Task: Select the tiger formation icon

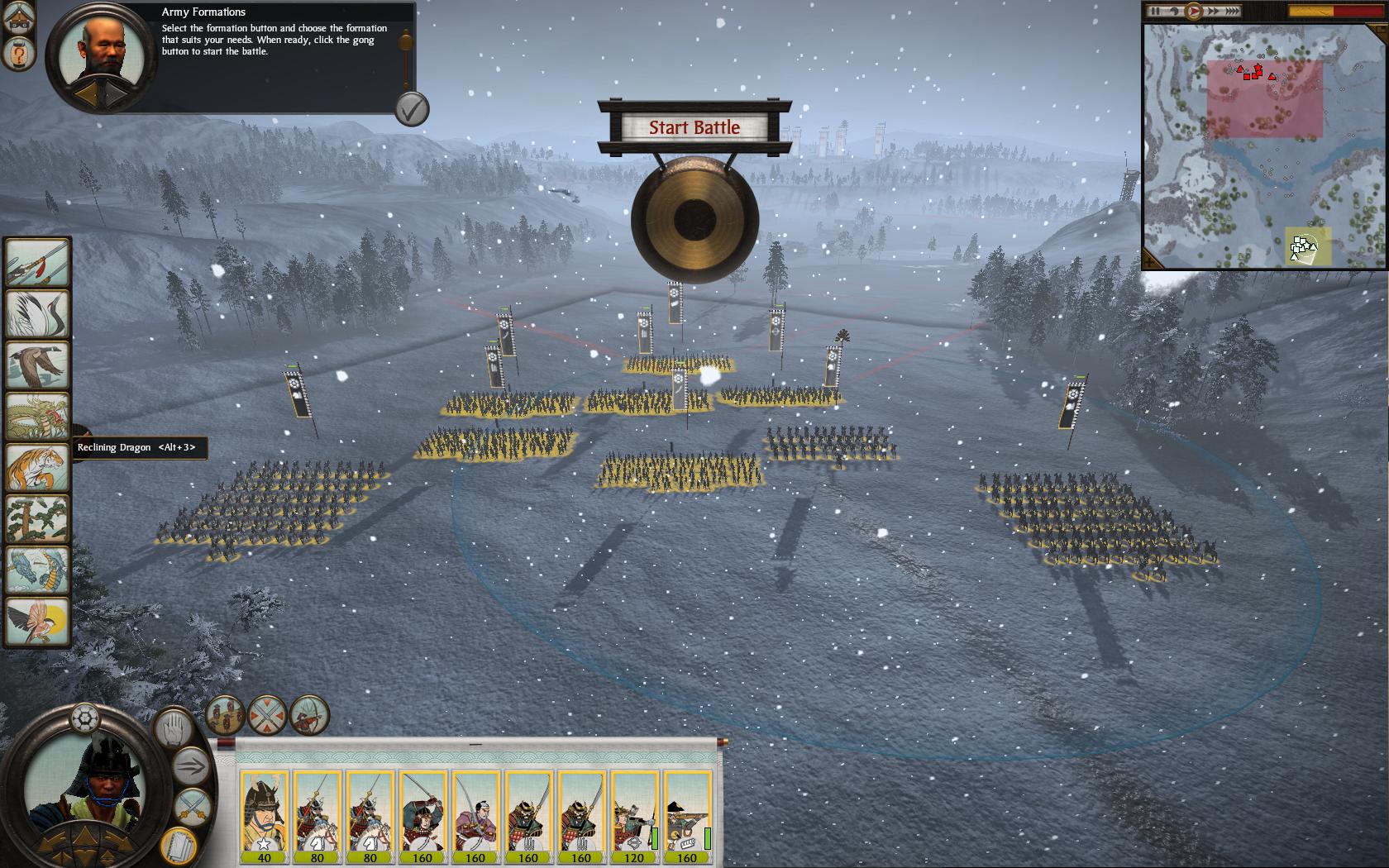Action: click(37, 467)
